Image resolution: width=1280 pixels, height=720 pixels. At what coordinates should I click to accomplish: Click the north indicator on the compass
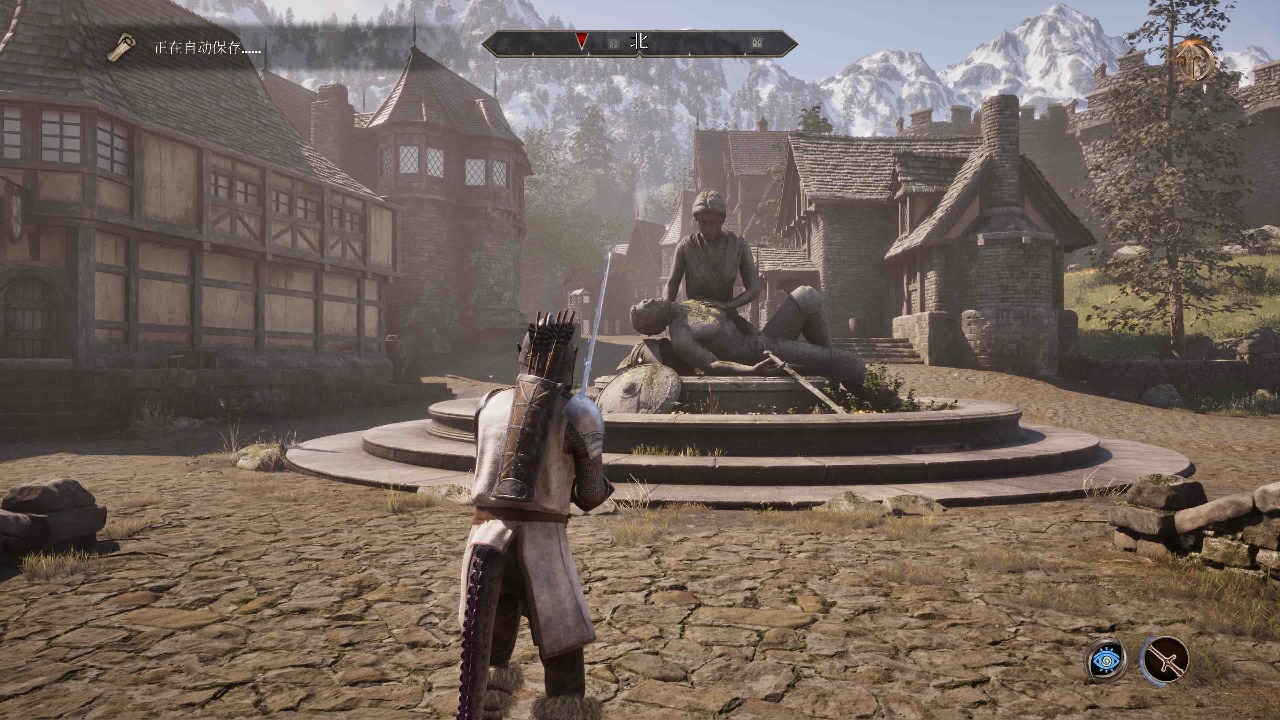pyautogui.click(x=640, y=42)
